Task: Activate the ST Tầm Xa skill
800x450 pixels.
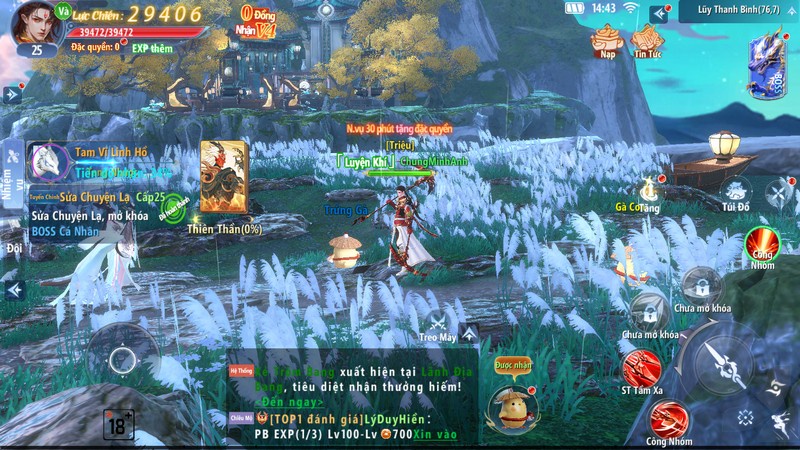Action: point(641,369)
